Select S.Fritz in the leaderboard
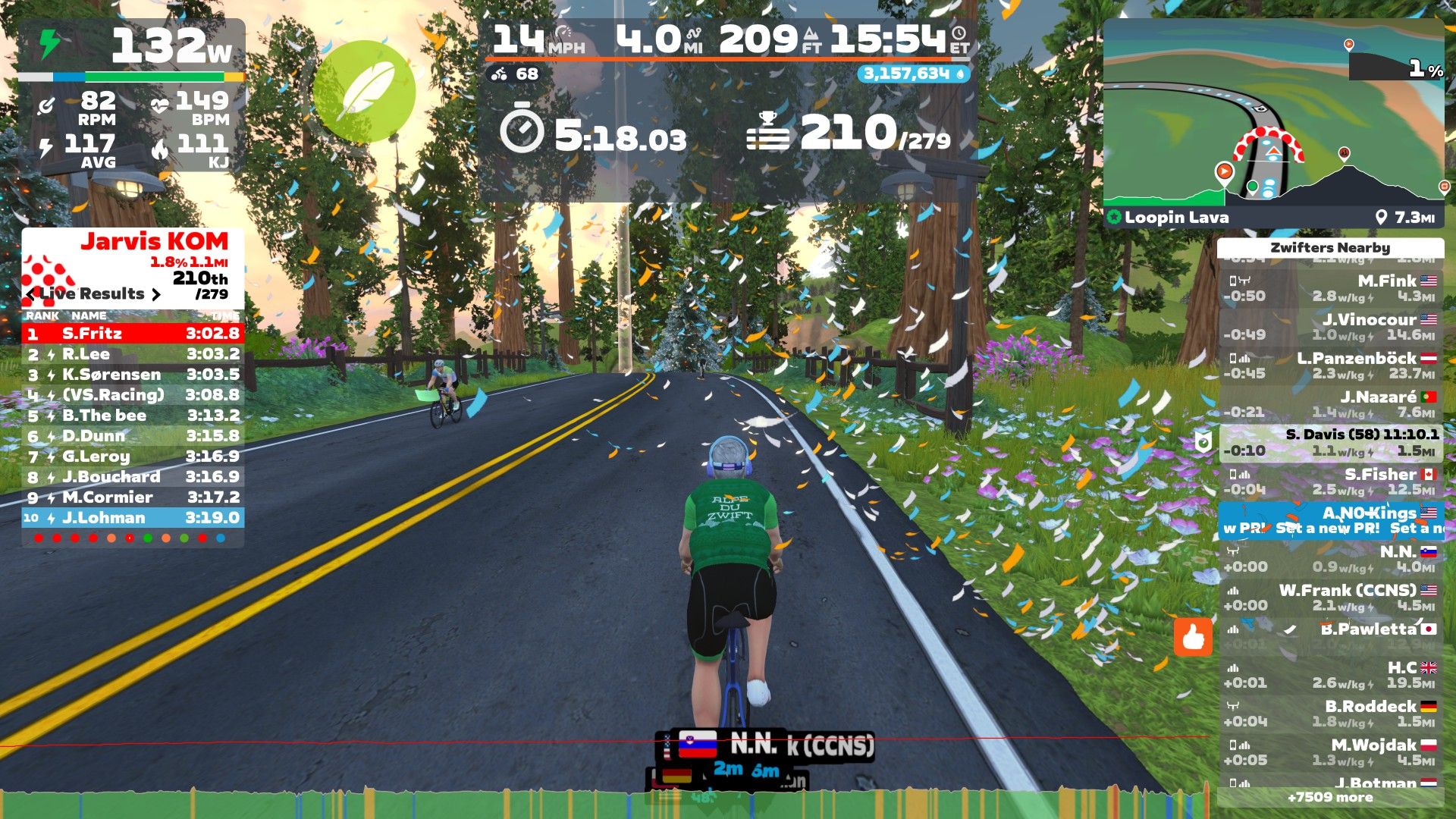 click(133, 334)
